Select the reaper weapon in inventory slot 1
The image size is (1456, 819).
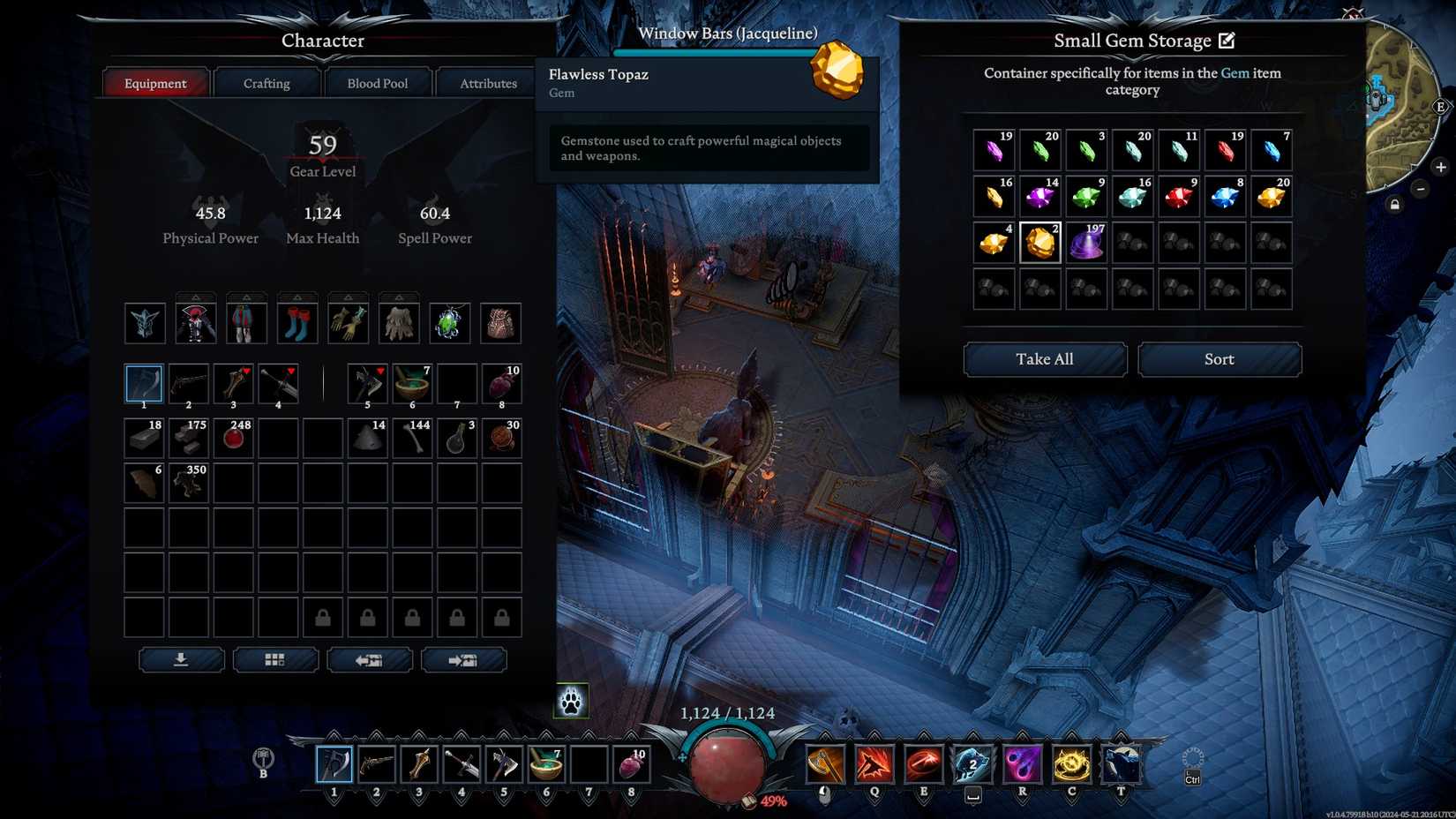144,382
